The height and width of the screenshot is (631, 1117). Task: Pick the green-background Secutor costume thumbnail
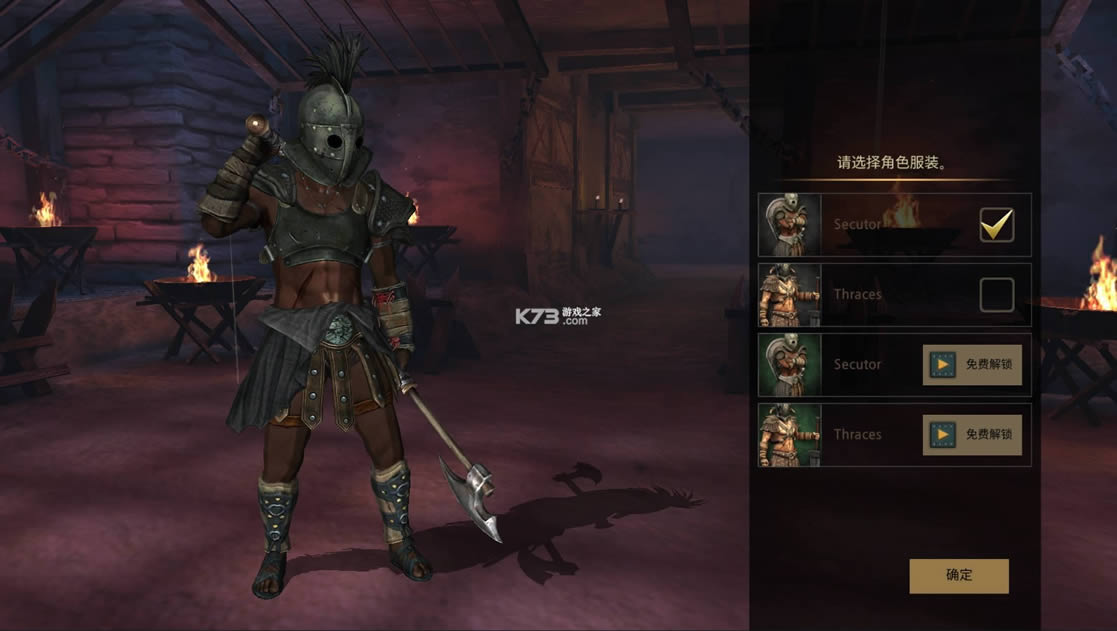click(790, 365)
